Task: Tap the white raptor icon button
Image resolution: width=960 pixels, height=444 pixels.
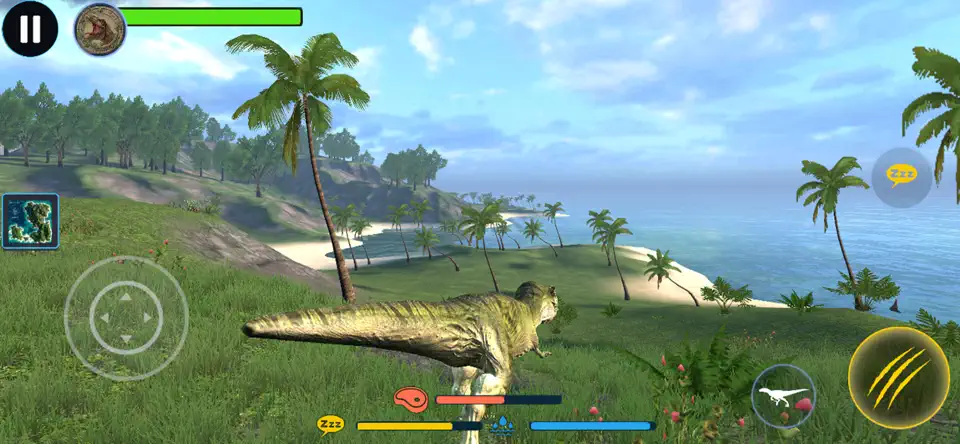Action: [783, 396]
